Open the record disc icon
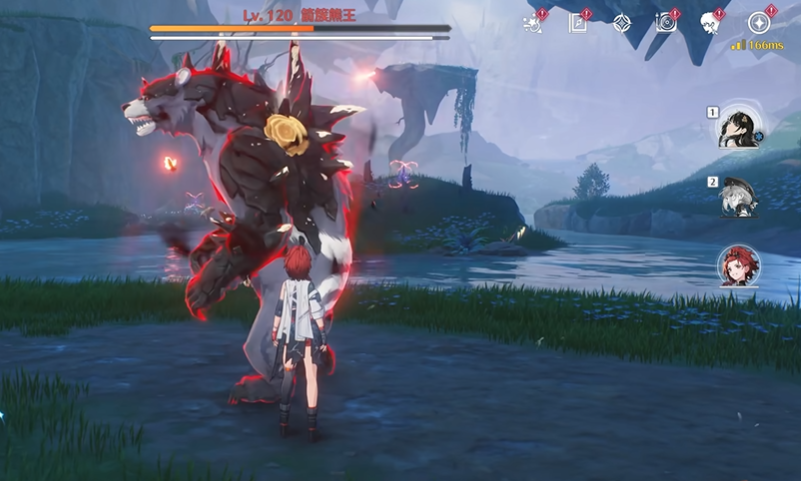This screenshot has width=801, height=481. click(666, 23)
